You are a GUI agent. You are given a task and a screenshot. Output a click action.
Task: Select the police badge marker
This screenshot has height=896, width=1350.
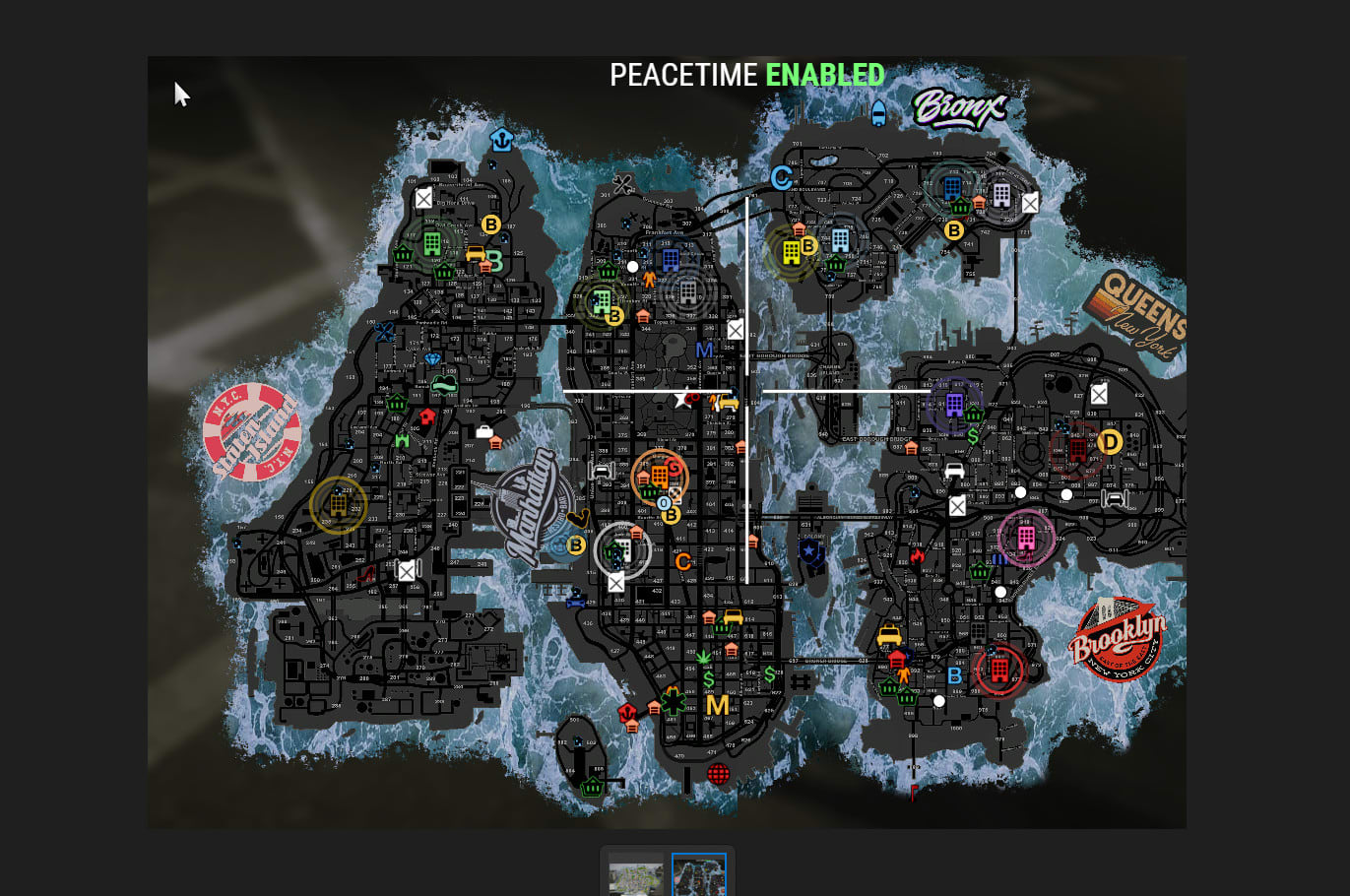click(x=810, y=551)
